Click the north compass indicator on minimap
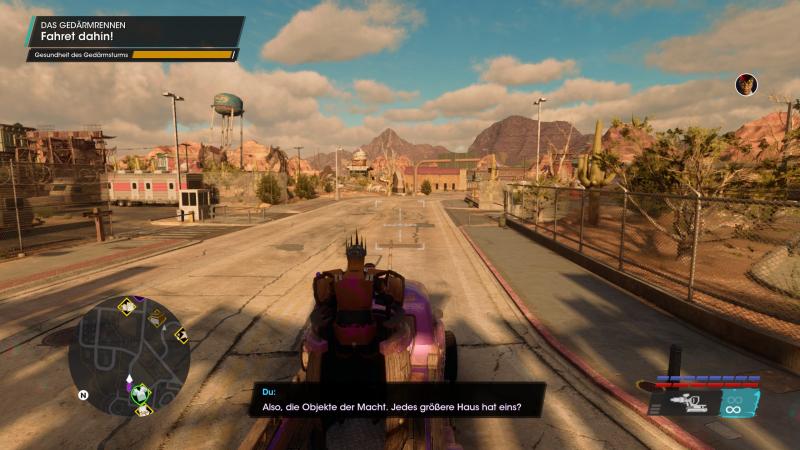 tap(83, 395)
